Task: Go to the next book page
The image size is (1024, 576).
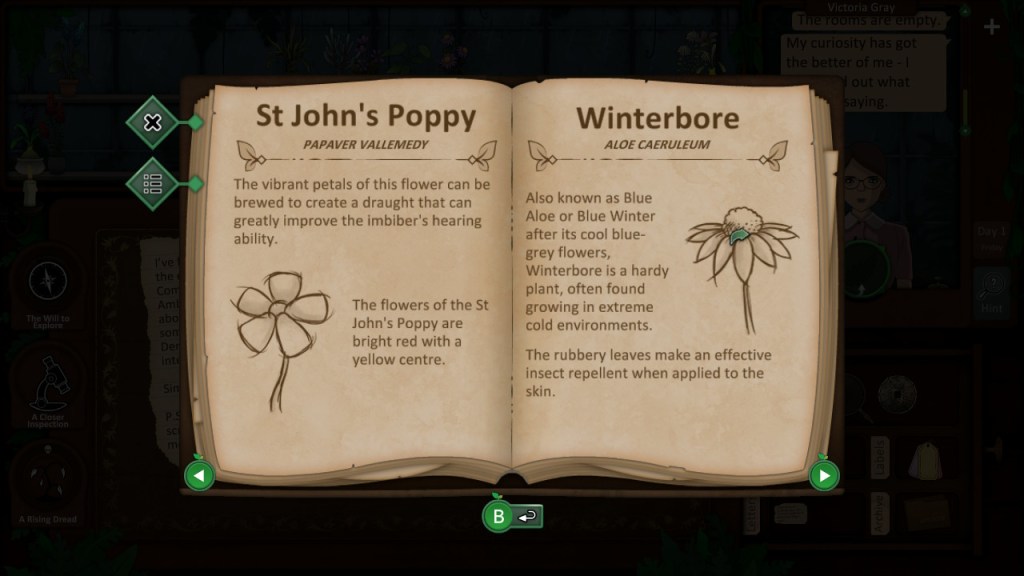Action: click(824, 475)
